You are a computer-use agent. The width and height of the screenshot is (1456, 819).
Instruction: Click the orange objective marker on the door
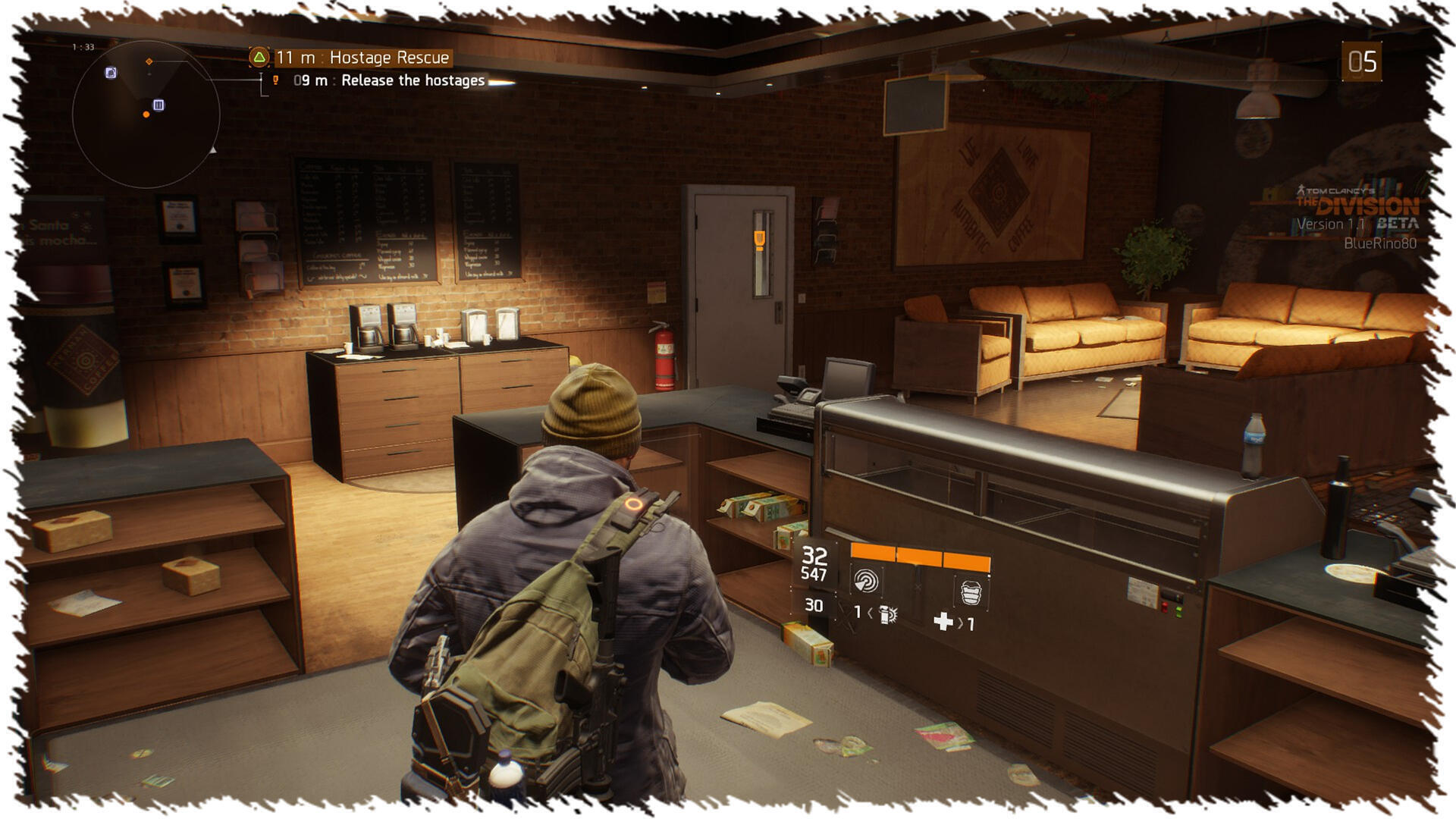pos(759,240)
